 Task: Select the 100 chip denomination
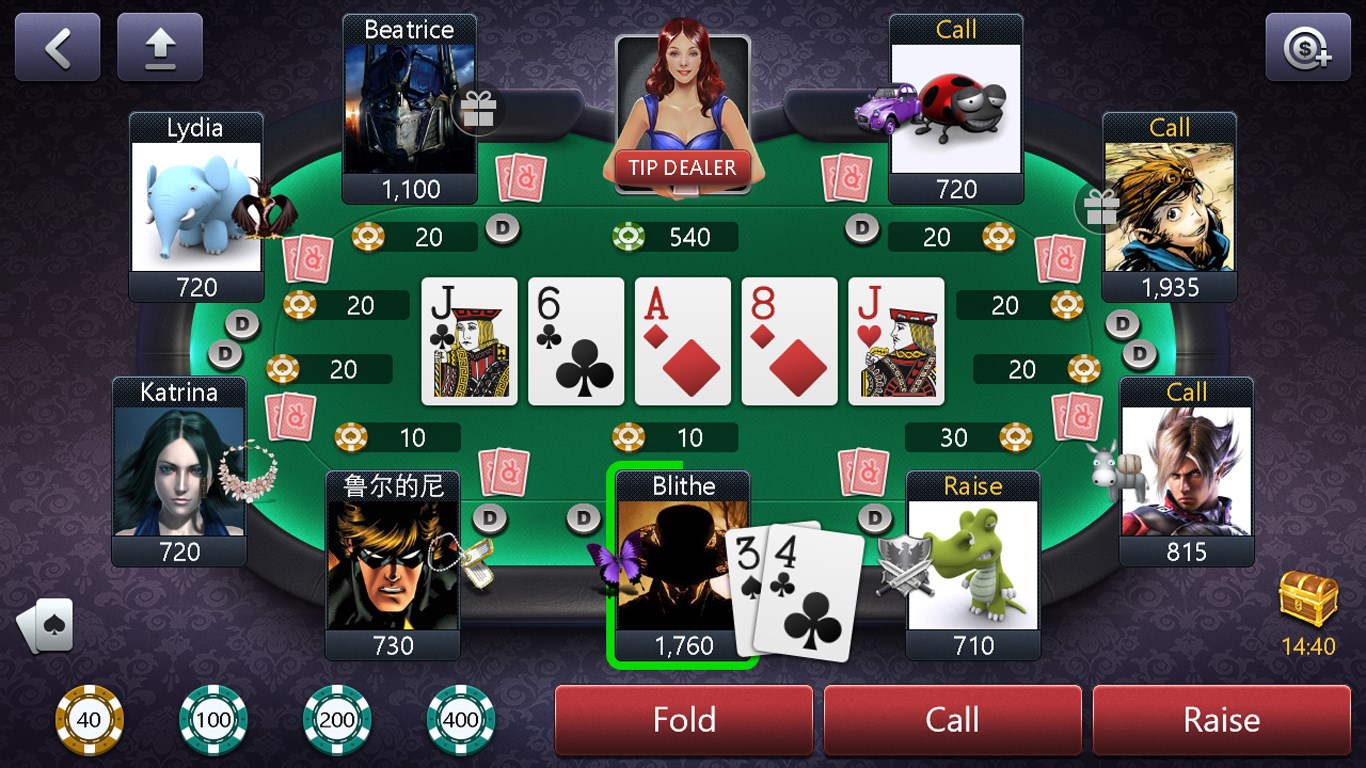(212, 718)
